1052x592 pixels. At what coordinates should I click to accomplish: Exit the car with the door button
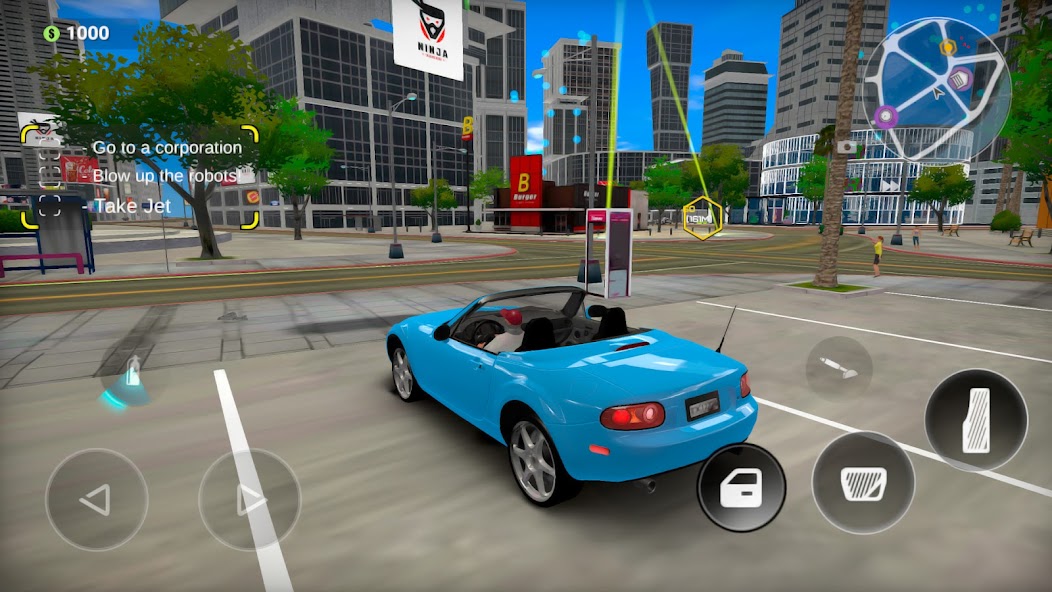point(741,487)
